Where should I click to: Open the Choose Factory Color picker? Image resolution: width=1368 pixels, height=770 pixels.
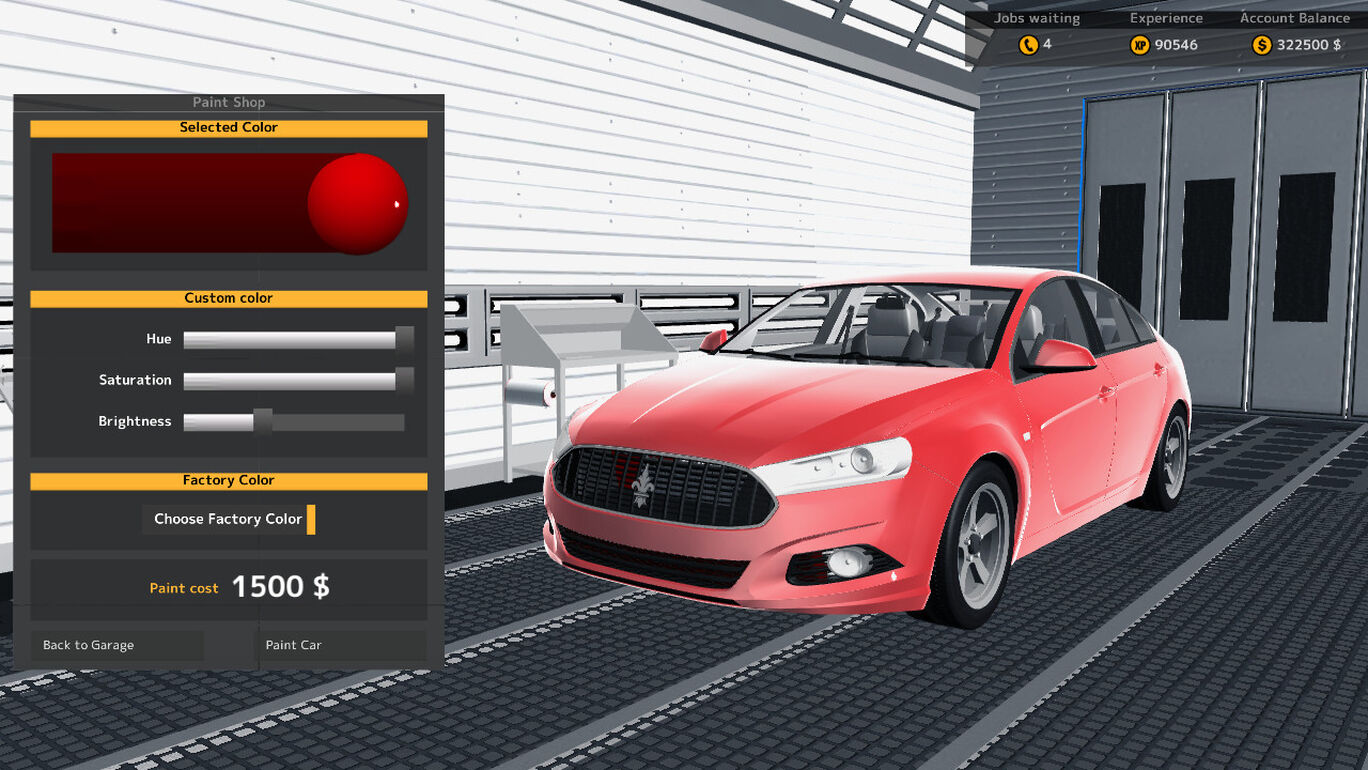tap(227, 519)
